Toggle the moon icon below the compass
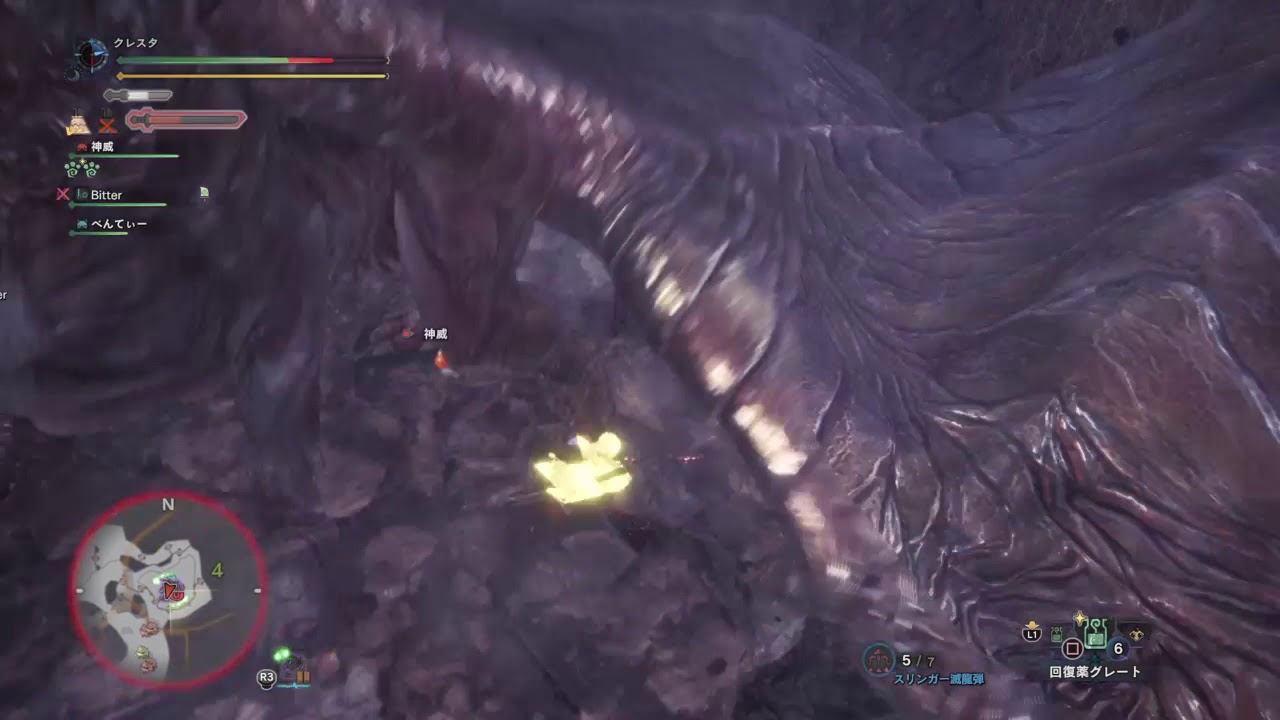Screen dimensions: 1280x720 (x=75, y=74)
